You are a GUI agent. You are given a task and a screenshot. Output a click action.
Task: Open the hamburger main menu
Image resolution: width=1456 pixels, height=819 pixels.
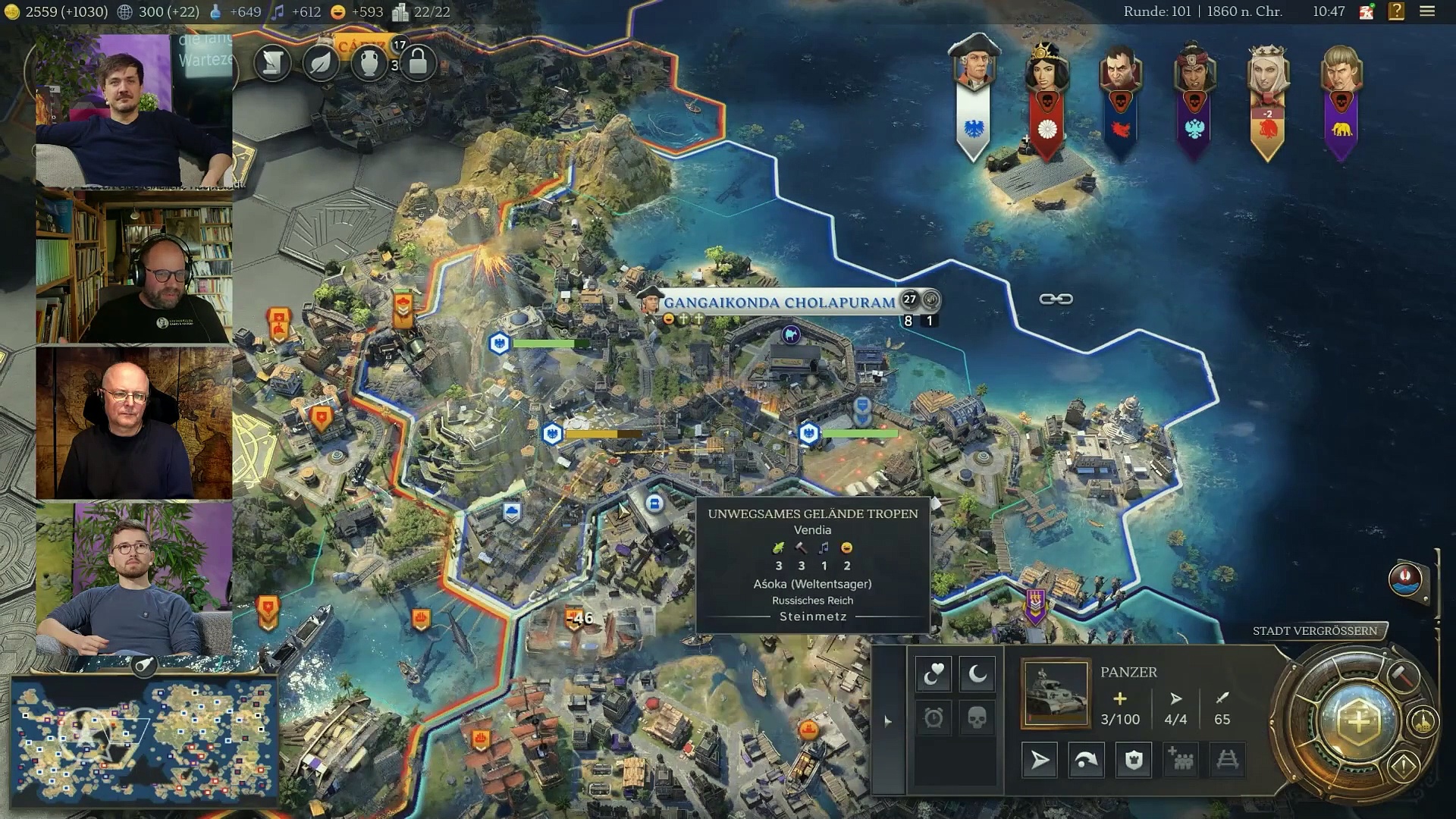1427,11
